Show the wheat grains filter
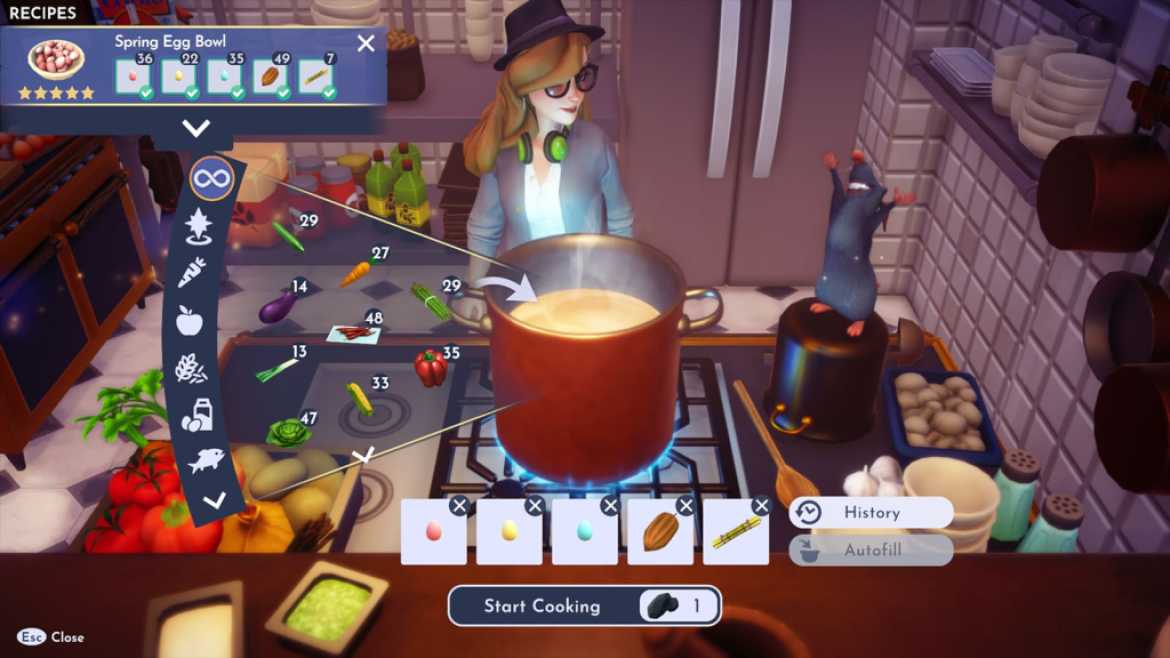 coord(191,368)
